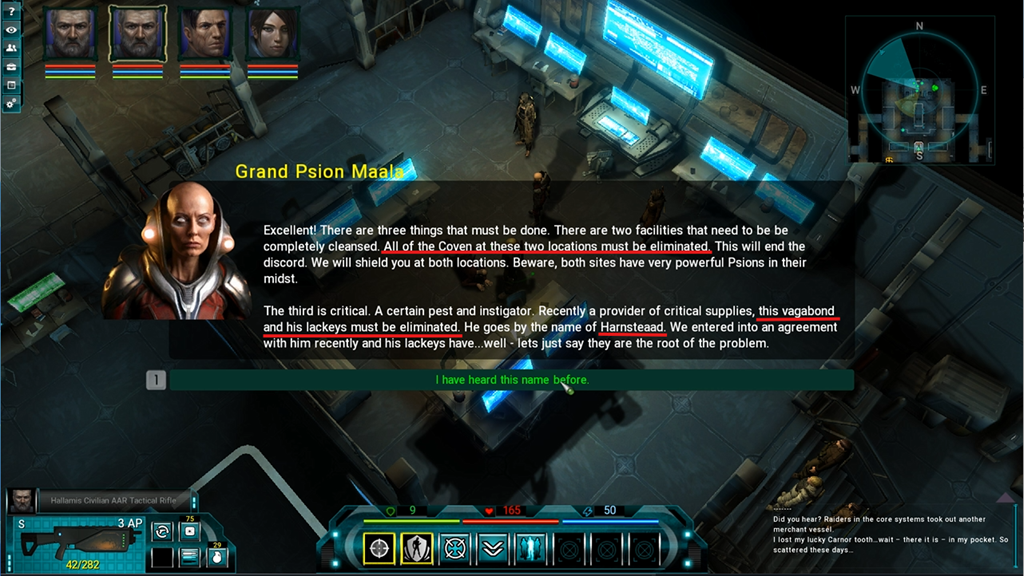
Task: Use the cross-in-circle ability icon
Action: [x=455, y=548]
